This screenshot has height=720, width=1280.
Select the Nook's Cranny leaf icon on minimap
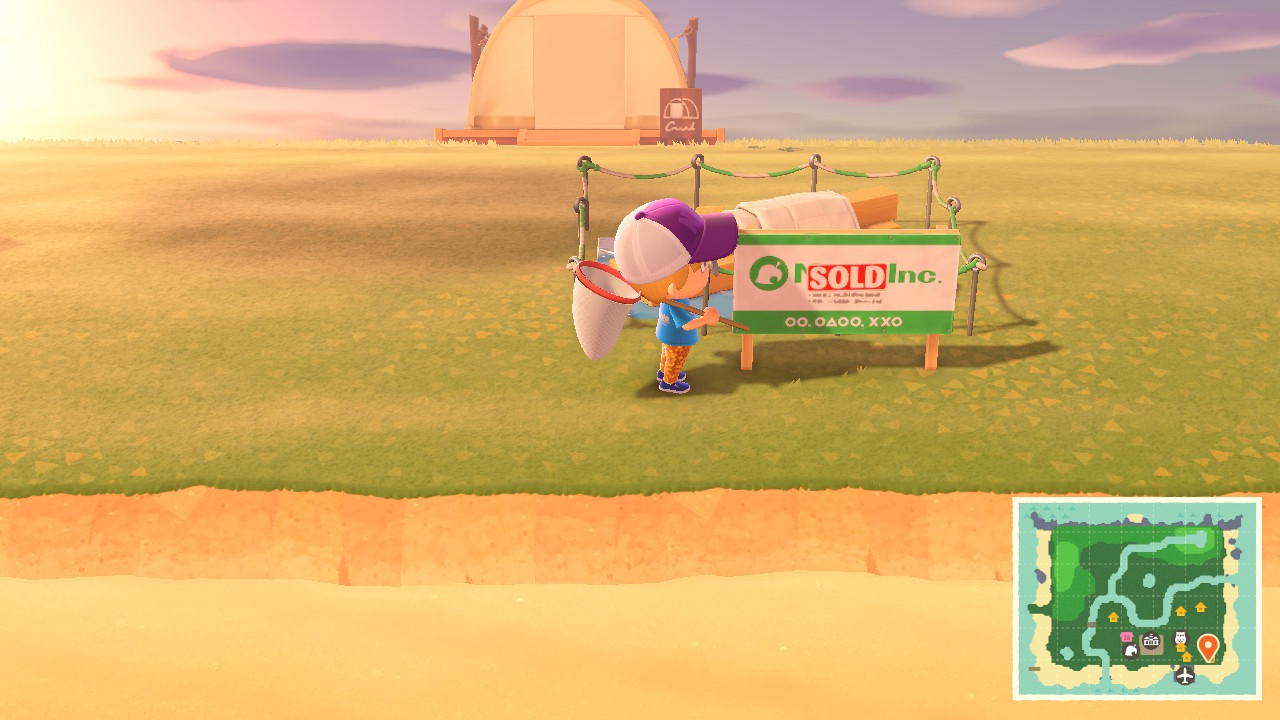point(1131,651)
